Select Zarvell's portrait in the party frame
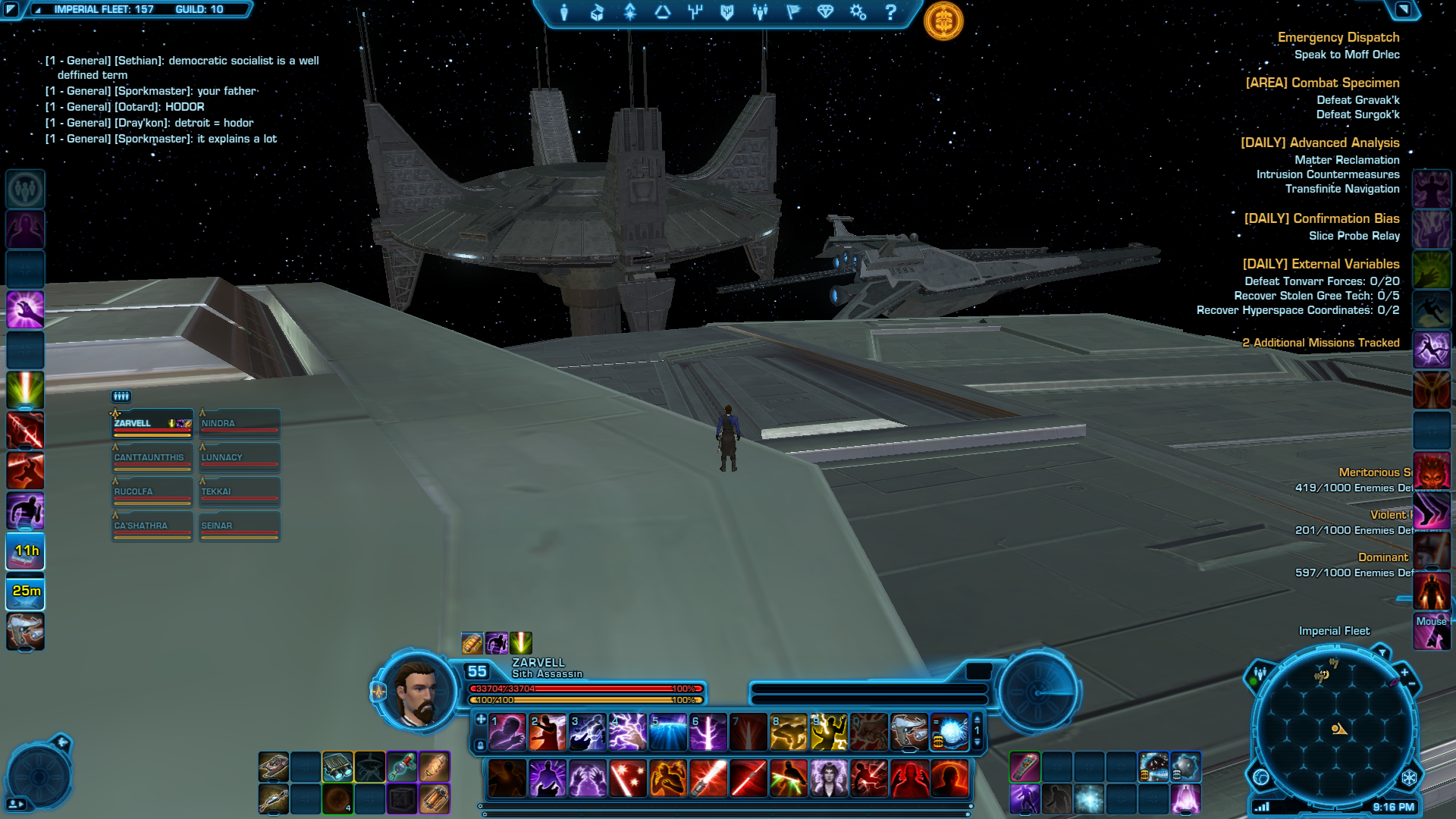The width and height of the screenshot is (1456, 819). 152,422
